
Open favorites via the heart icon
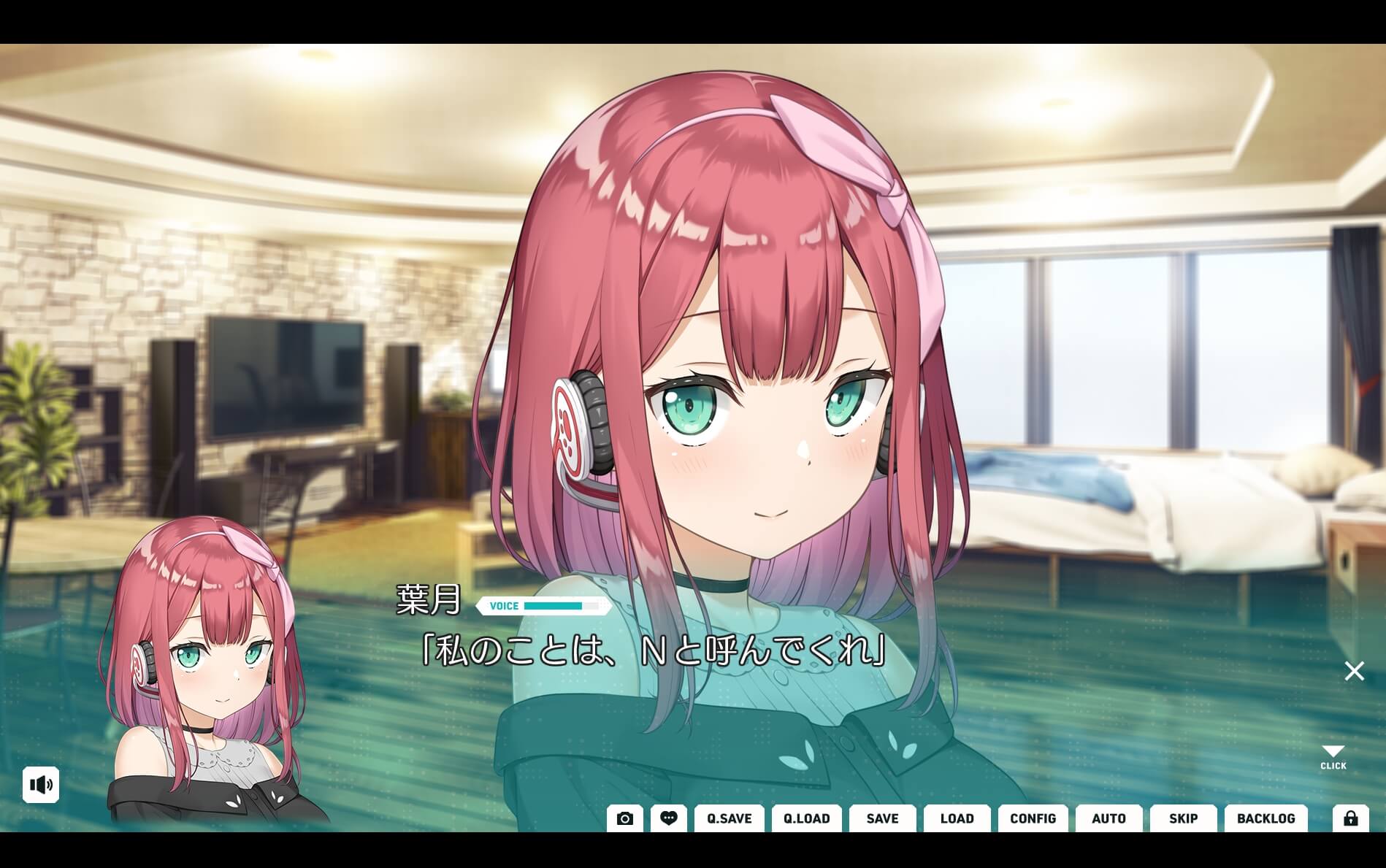[x=669, y=818]
